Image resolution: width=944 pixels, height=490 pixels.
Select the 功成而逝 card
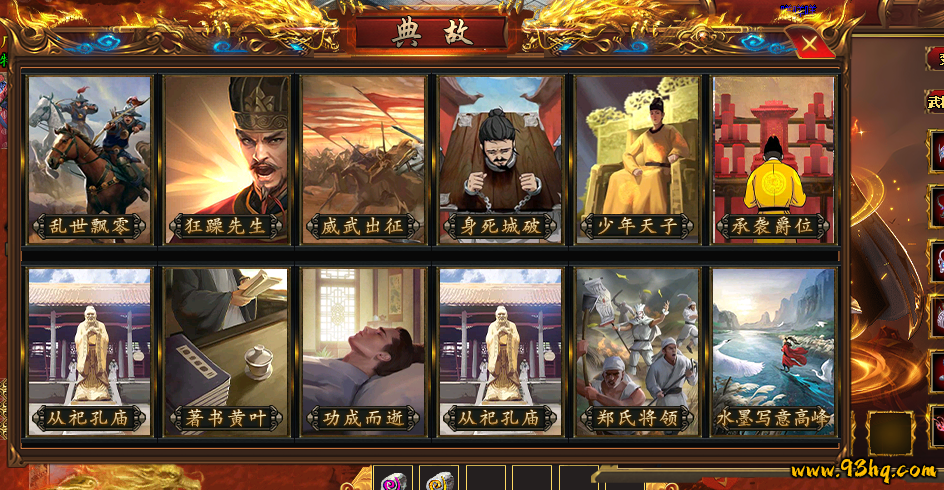364,351
